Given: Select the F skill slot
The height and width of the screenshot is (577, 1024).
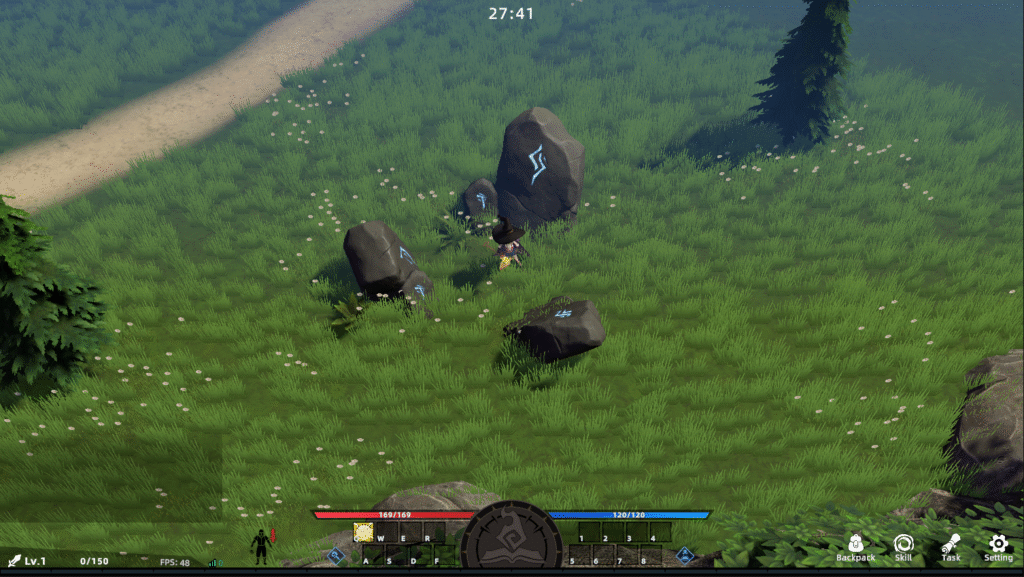Looking at the screenshot, I should tap(442, 555).
